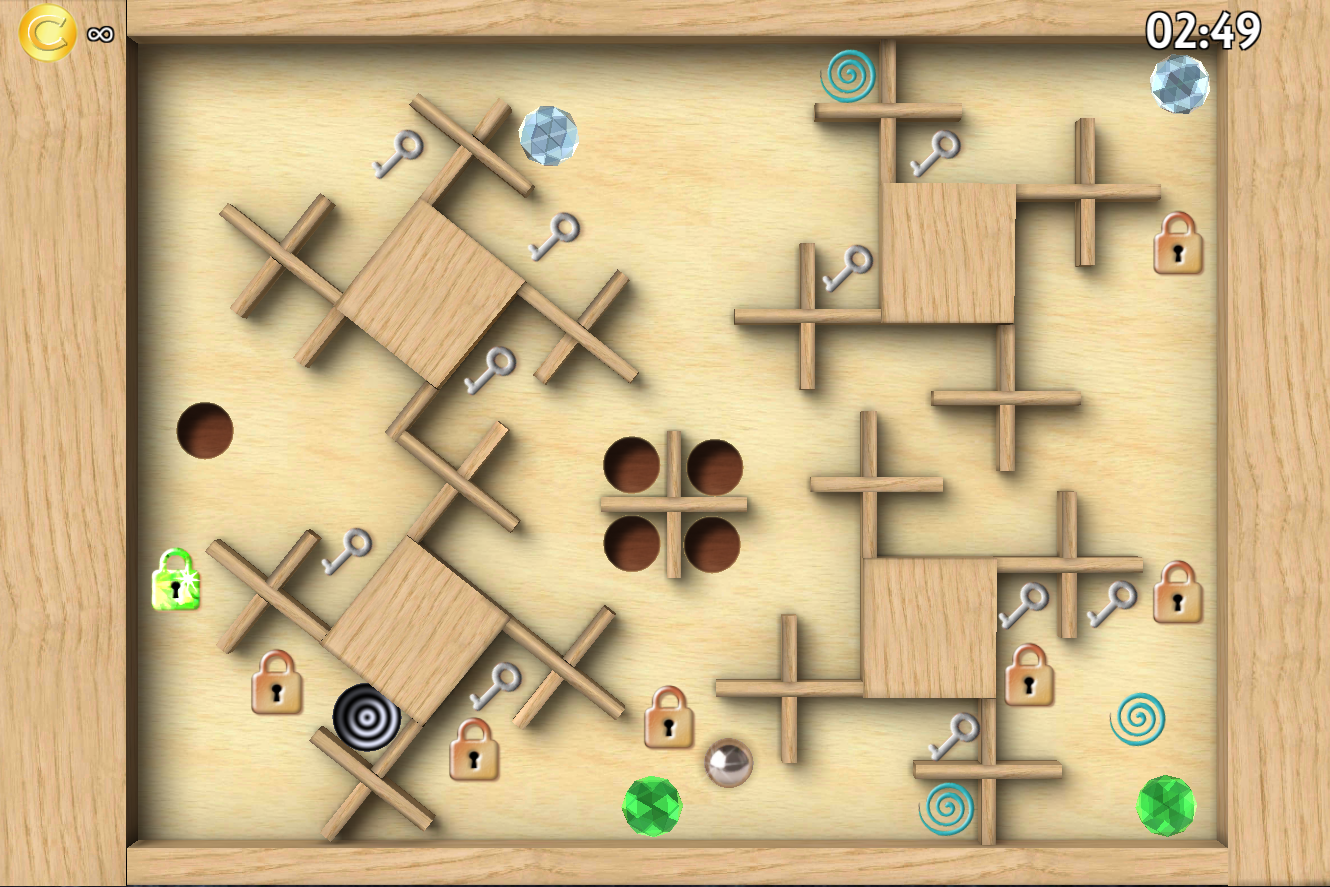Collect the blue diamond gem near the timer
The width and height of the screenshot is (1330, 887).
tap(1178, 85)
